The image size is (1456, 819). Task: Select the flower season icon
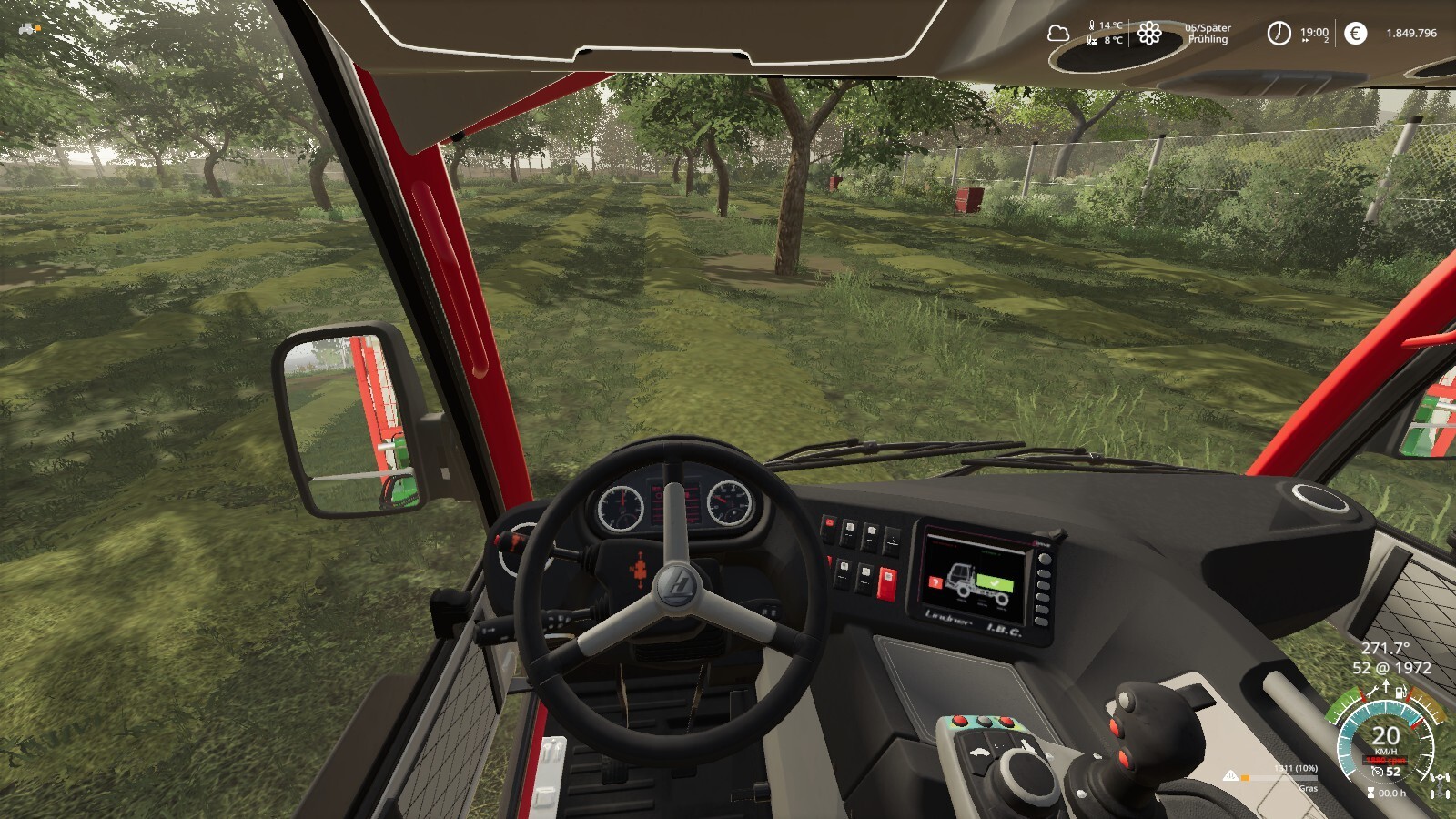(x=1149, y=34)
